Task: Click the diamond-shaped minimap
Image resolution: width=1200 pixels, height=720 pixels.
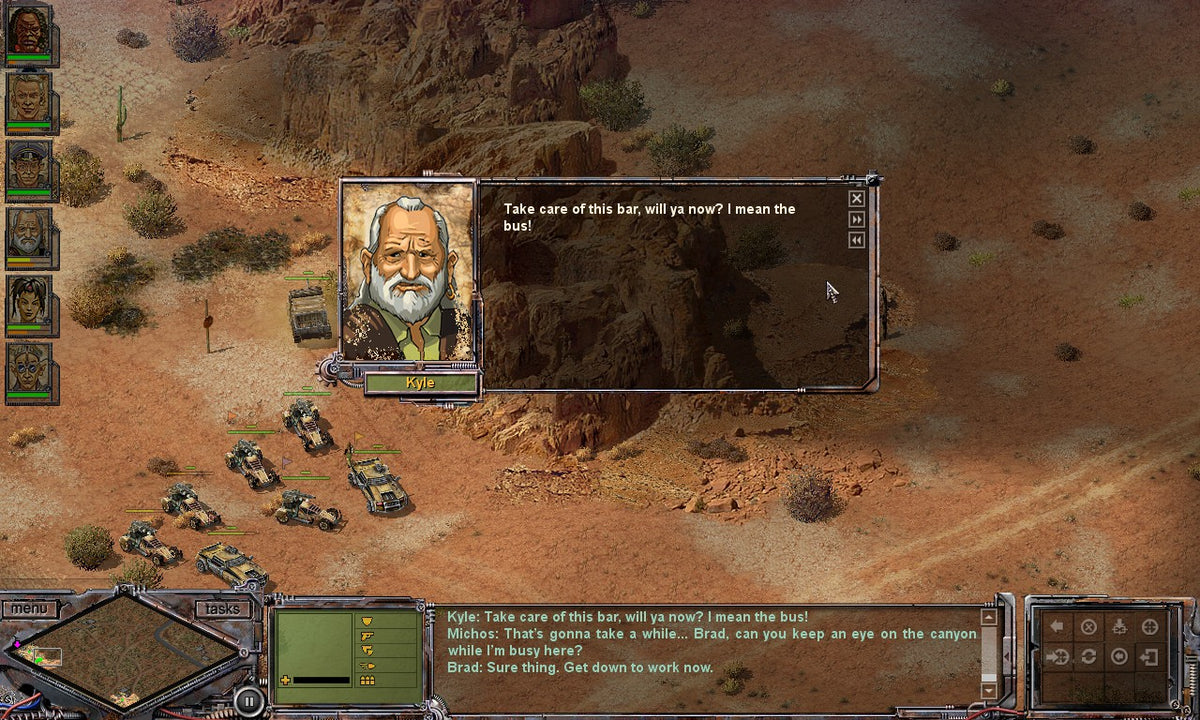Action: pos(125,649)
